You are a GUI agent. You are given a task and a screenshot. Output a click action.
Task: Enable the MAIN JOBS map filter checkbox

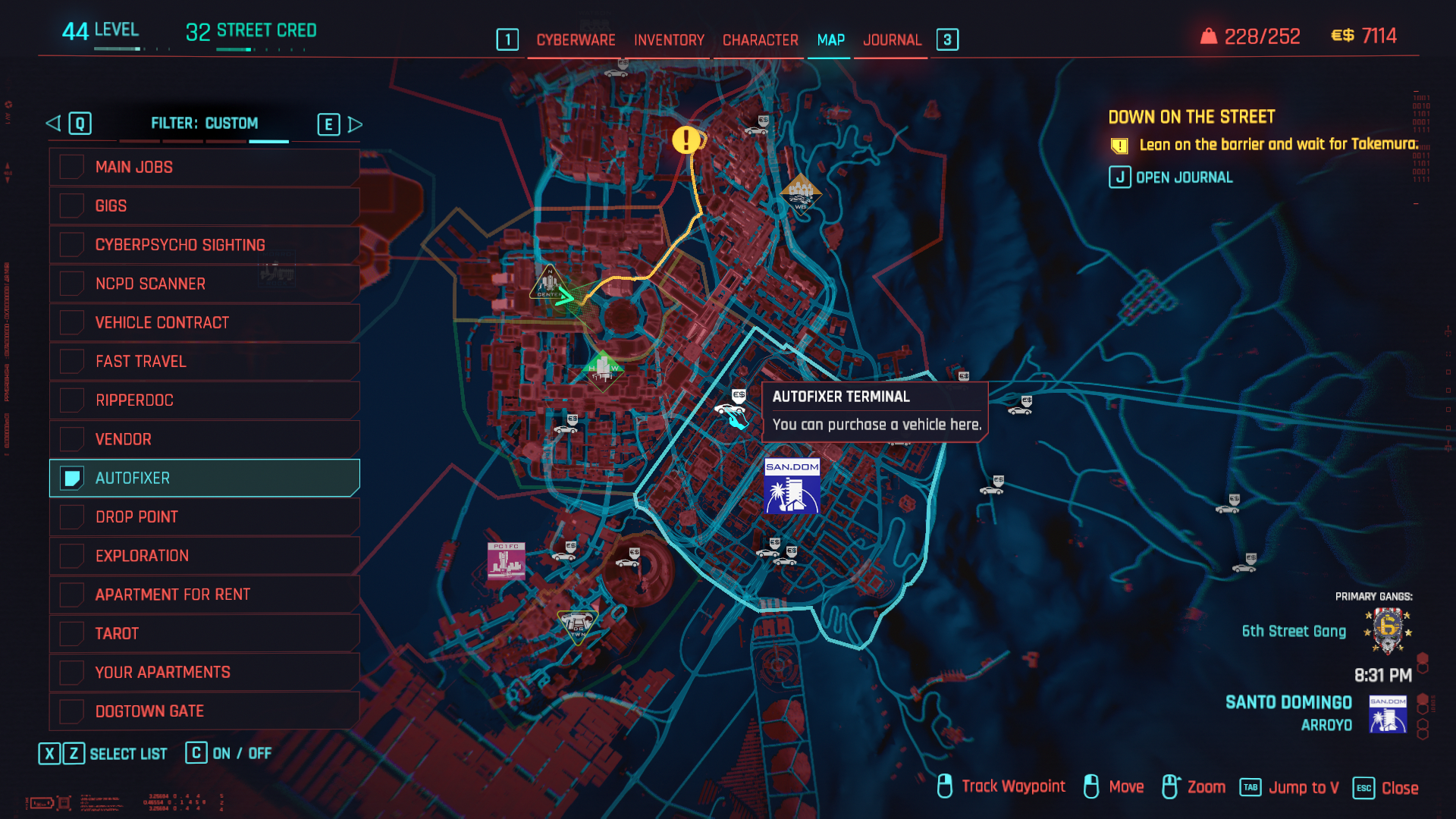coord(72,167)
